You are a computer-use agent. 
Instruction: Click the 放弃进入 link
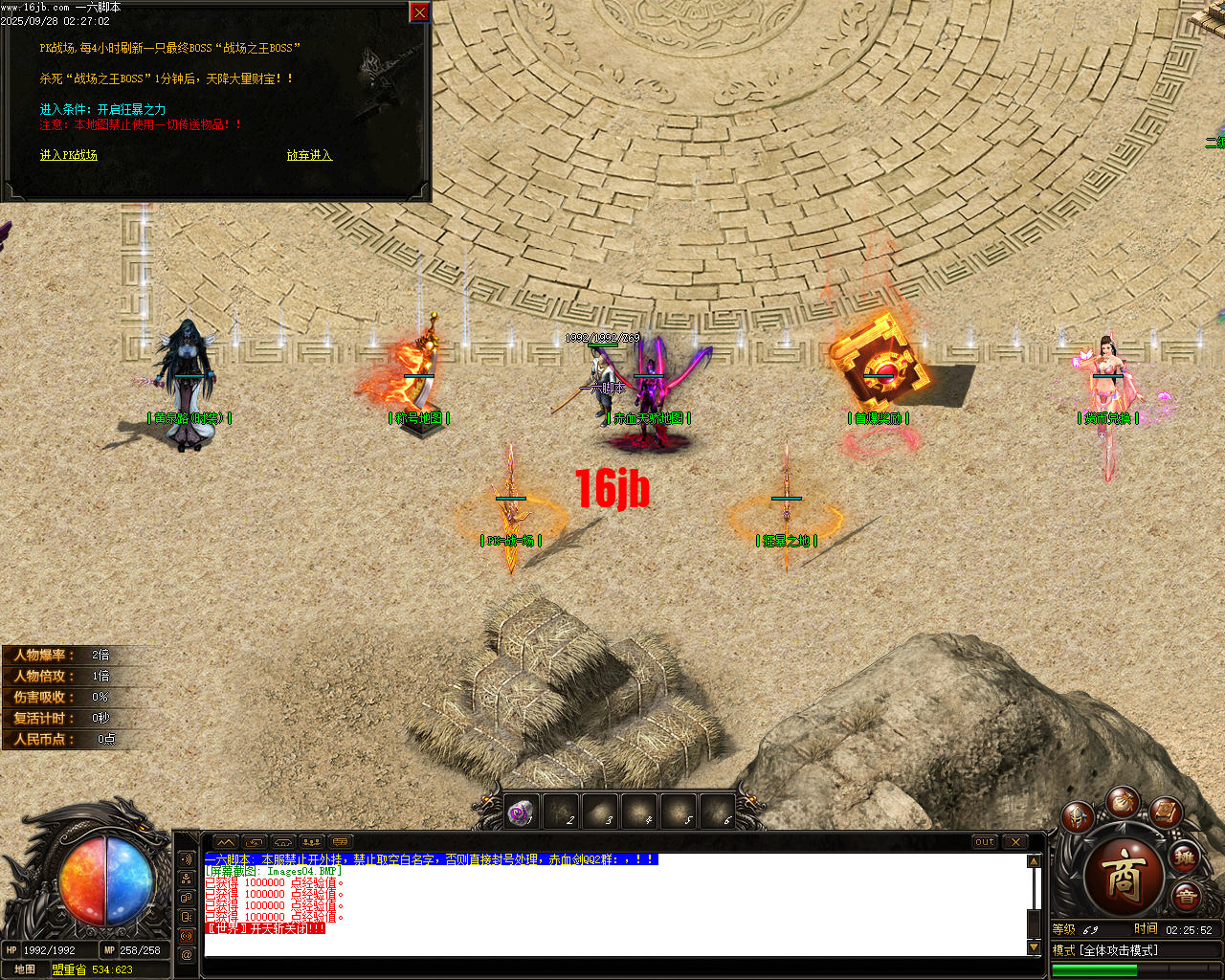pyautogui.click(x=310, y=154)
